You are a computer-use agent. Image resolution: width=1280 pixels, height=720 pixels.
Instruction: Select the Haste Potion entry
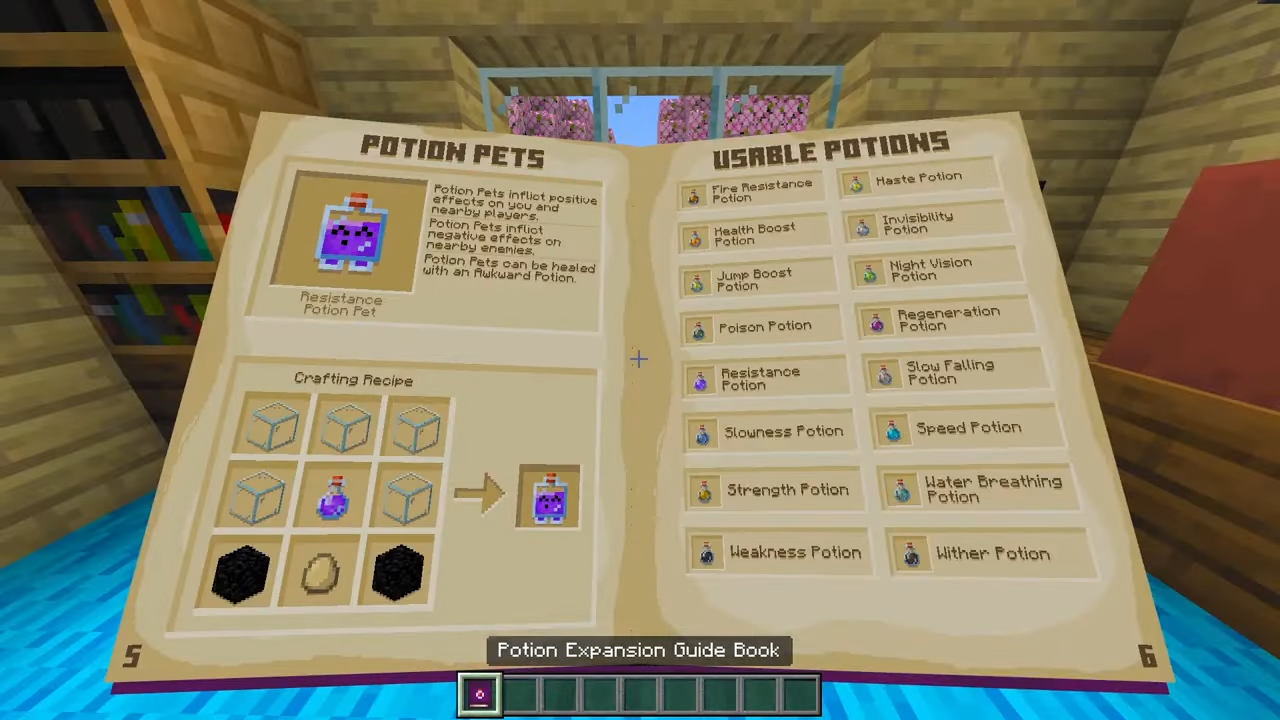(x=917, y=179)
